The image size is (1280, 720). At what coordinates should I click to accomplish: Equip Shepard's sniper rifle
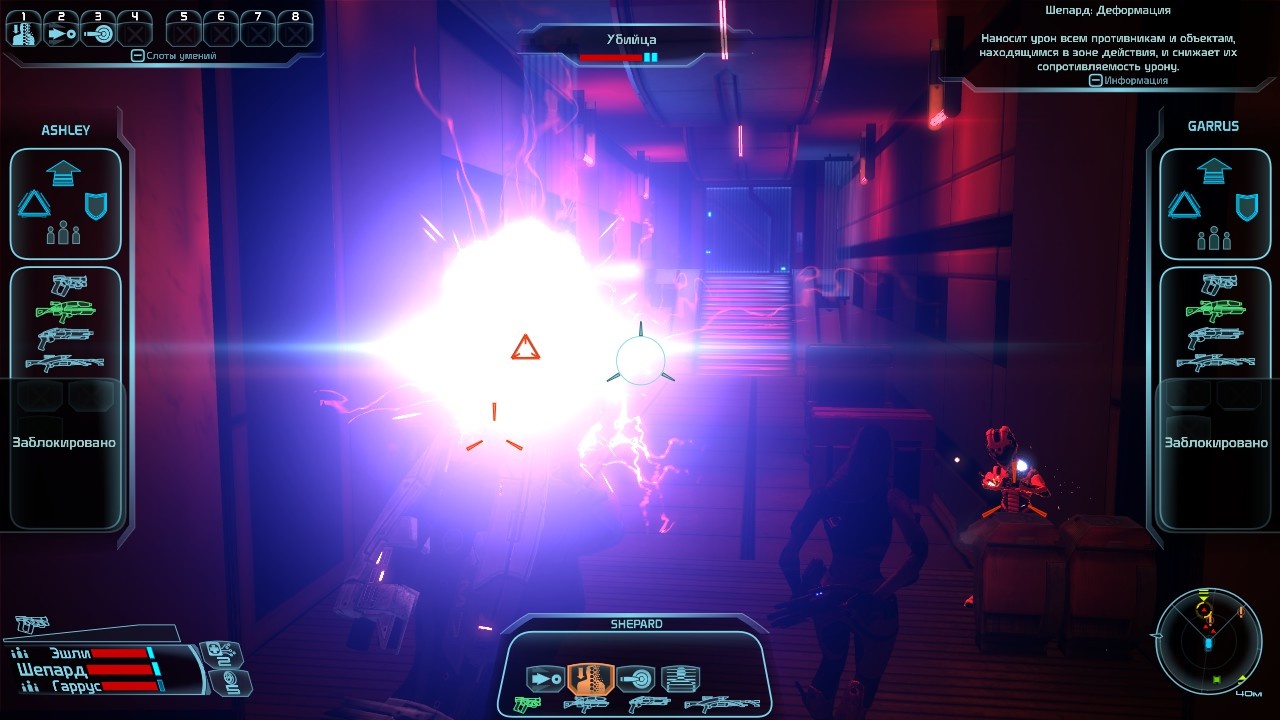coord(723,704)
